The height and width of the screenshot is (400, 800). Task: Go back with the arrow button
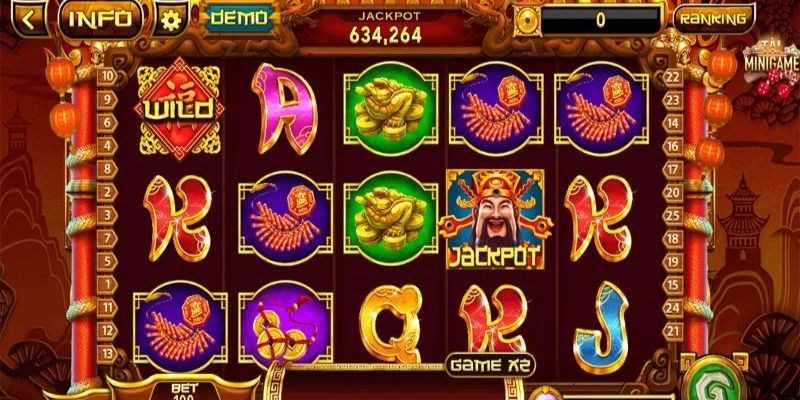[x=30, y=19]
